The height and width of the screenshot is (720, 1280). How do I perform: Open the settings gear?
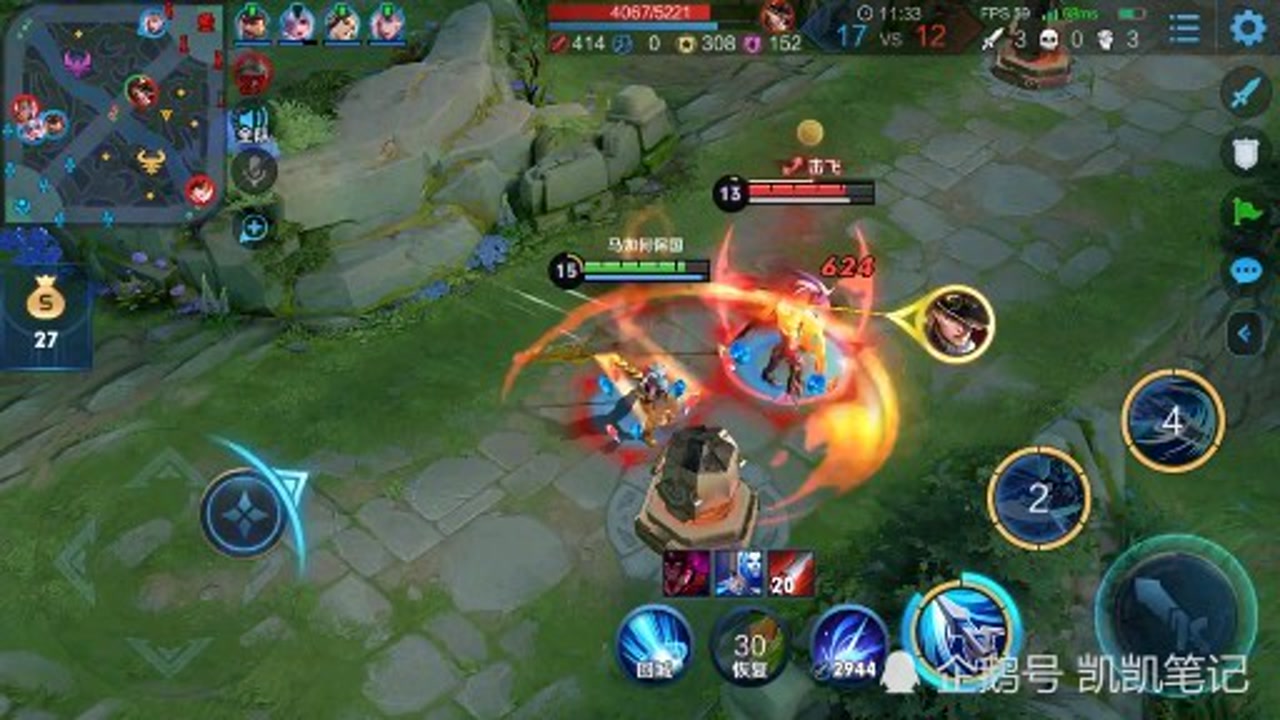click(1247, 27)
